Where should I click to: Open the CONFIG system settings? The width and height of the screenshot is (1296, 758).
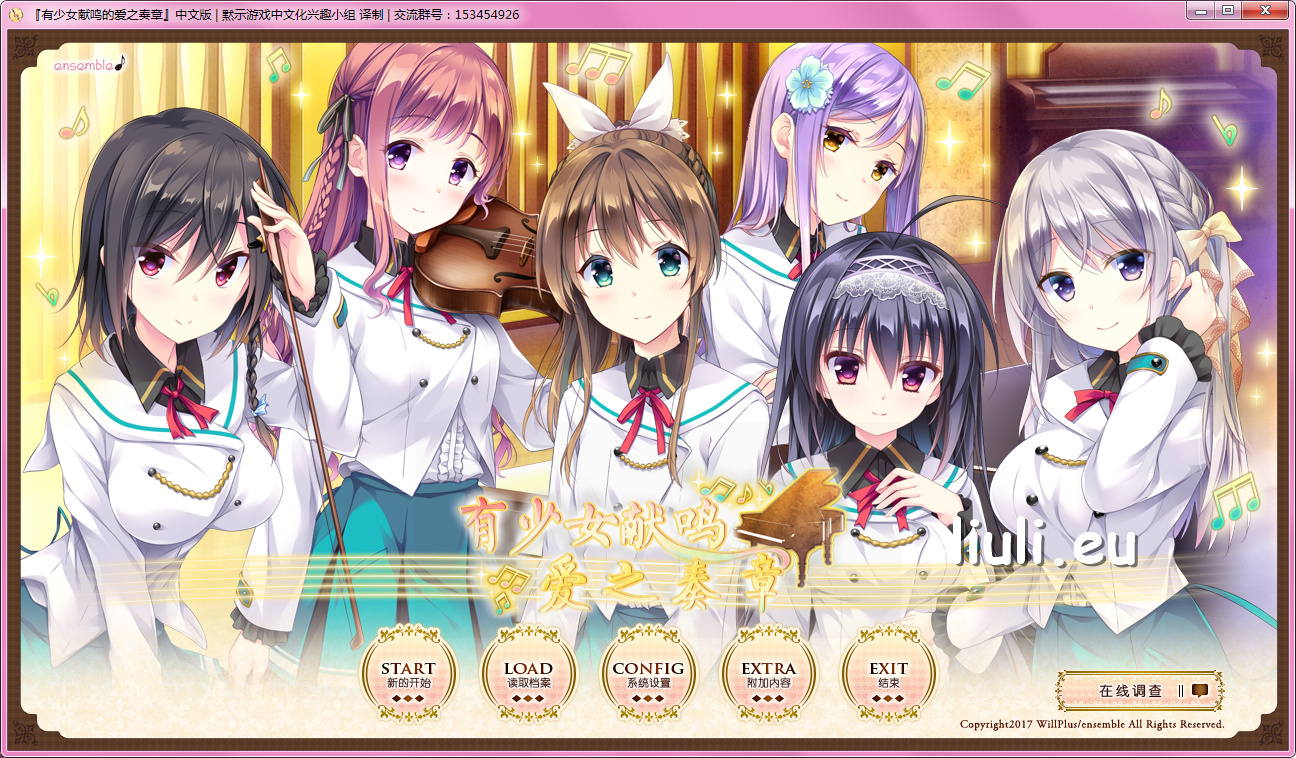click(x=648, y=674)
